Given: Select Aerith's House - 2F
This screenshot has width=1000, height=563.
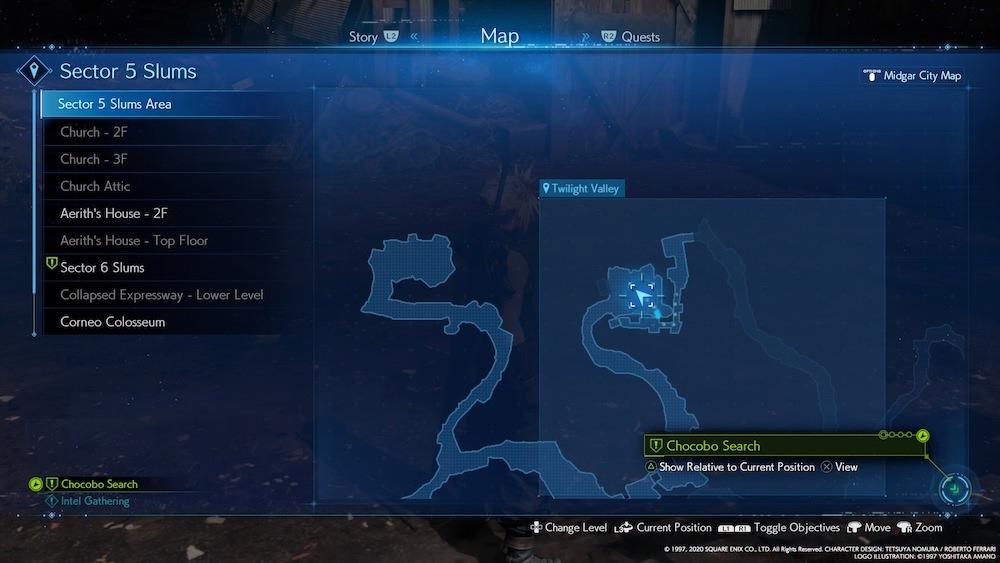Looking at the screenshot, I should (113, 213).
